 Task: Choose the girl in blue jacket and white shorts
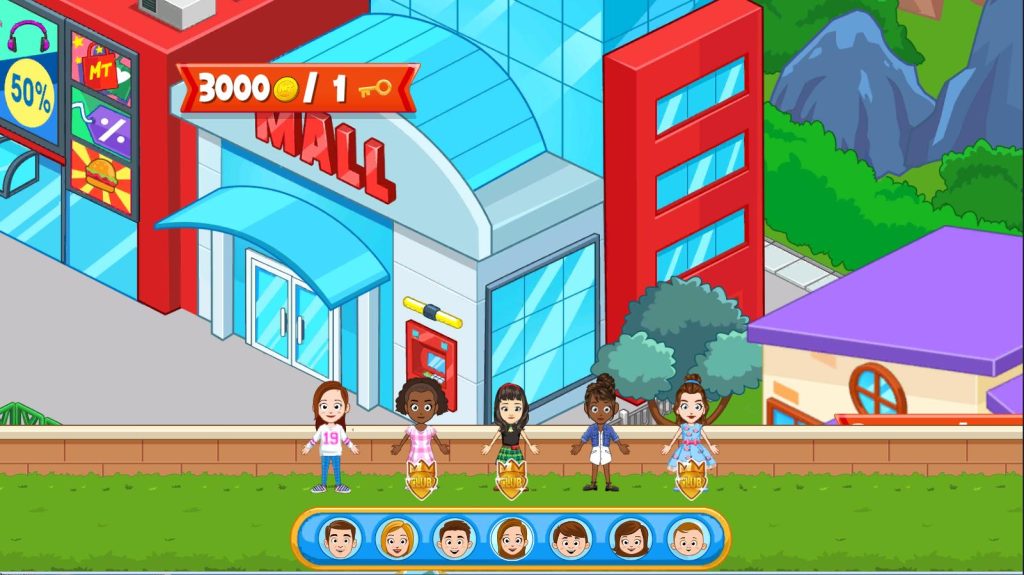coord(600,434)
